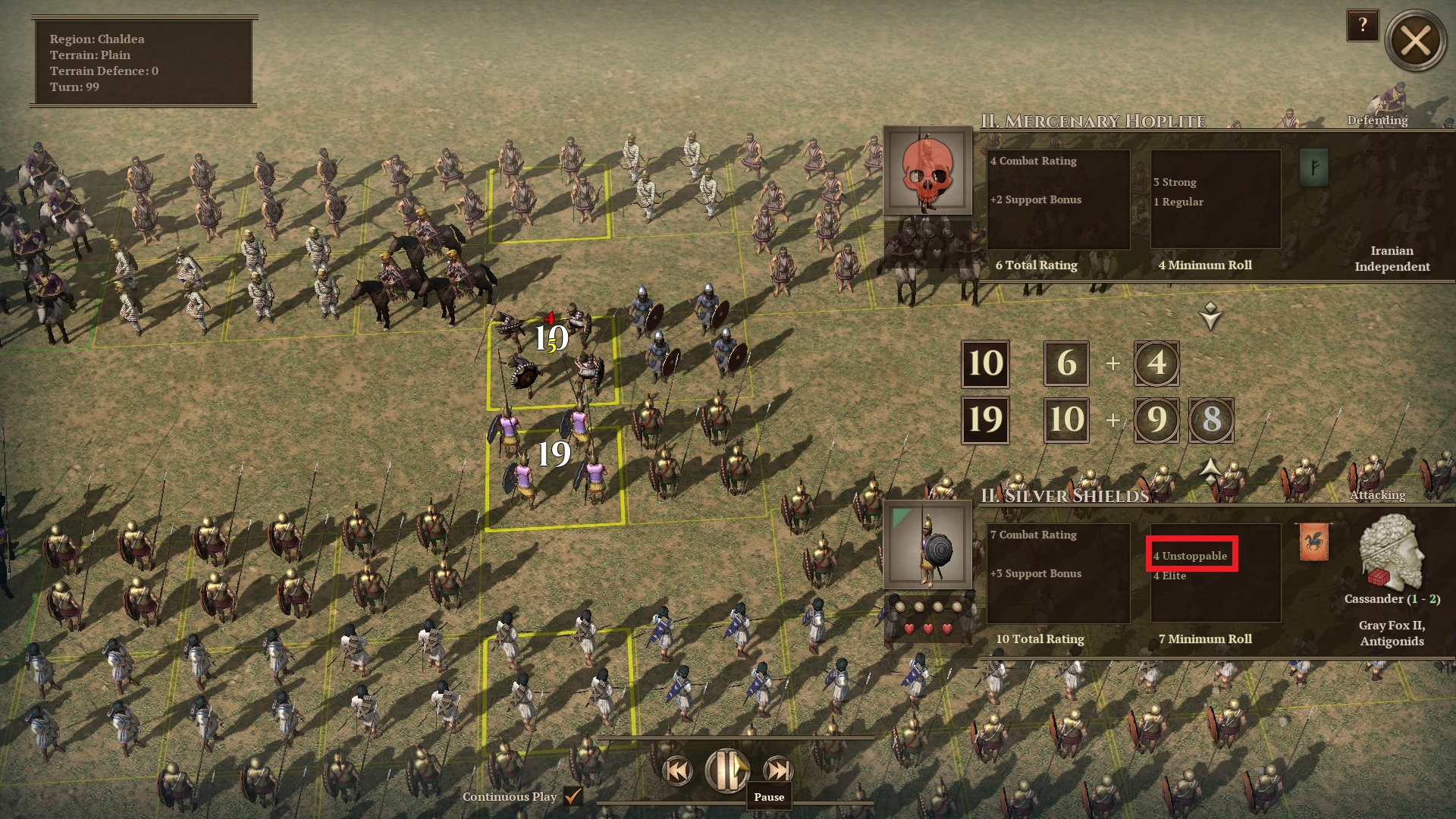Select the II. Mercenary Hoplite header

pos(1094,119)
